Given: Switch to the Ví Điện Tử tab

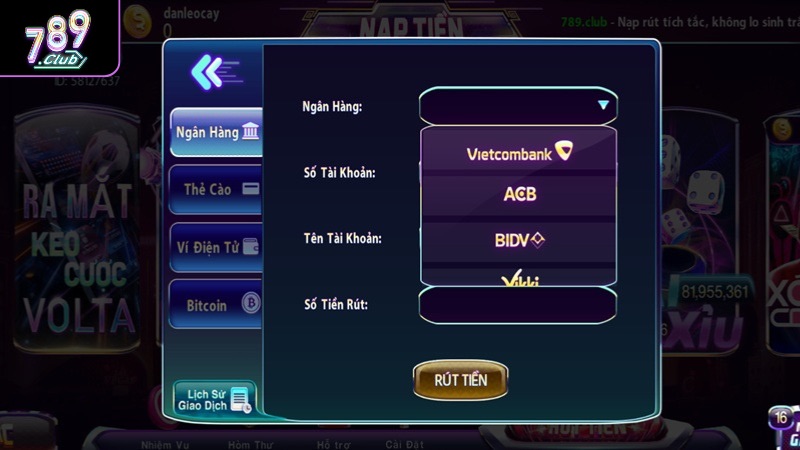Looking at the screenshot, I should pyautogui.click(x=216, y=247).
